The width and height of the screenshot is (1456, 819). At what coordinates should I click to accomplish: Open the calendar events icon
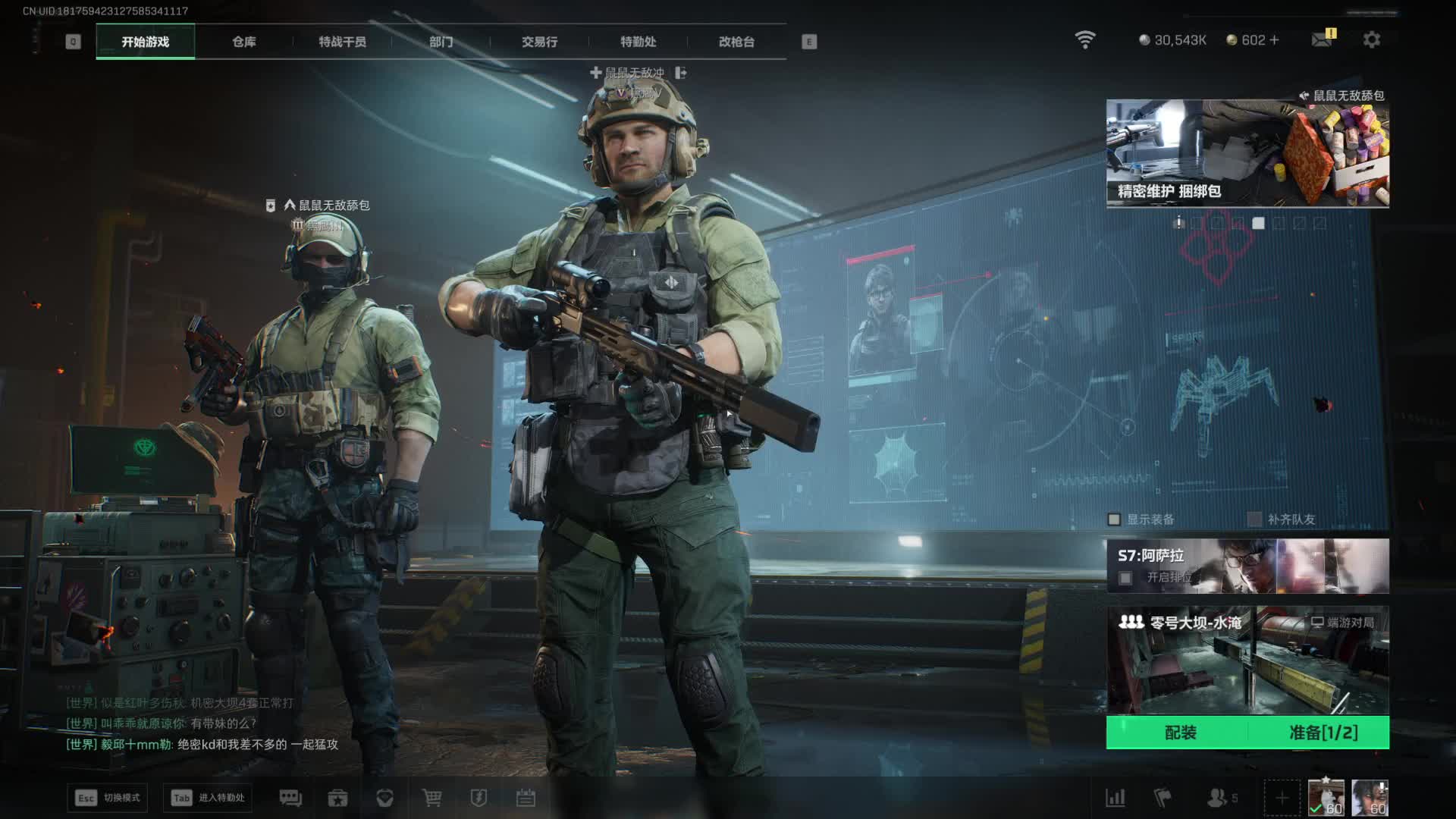pyautogui.click(x=526, y=798)
